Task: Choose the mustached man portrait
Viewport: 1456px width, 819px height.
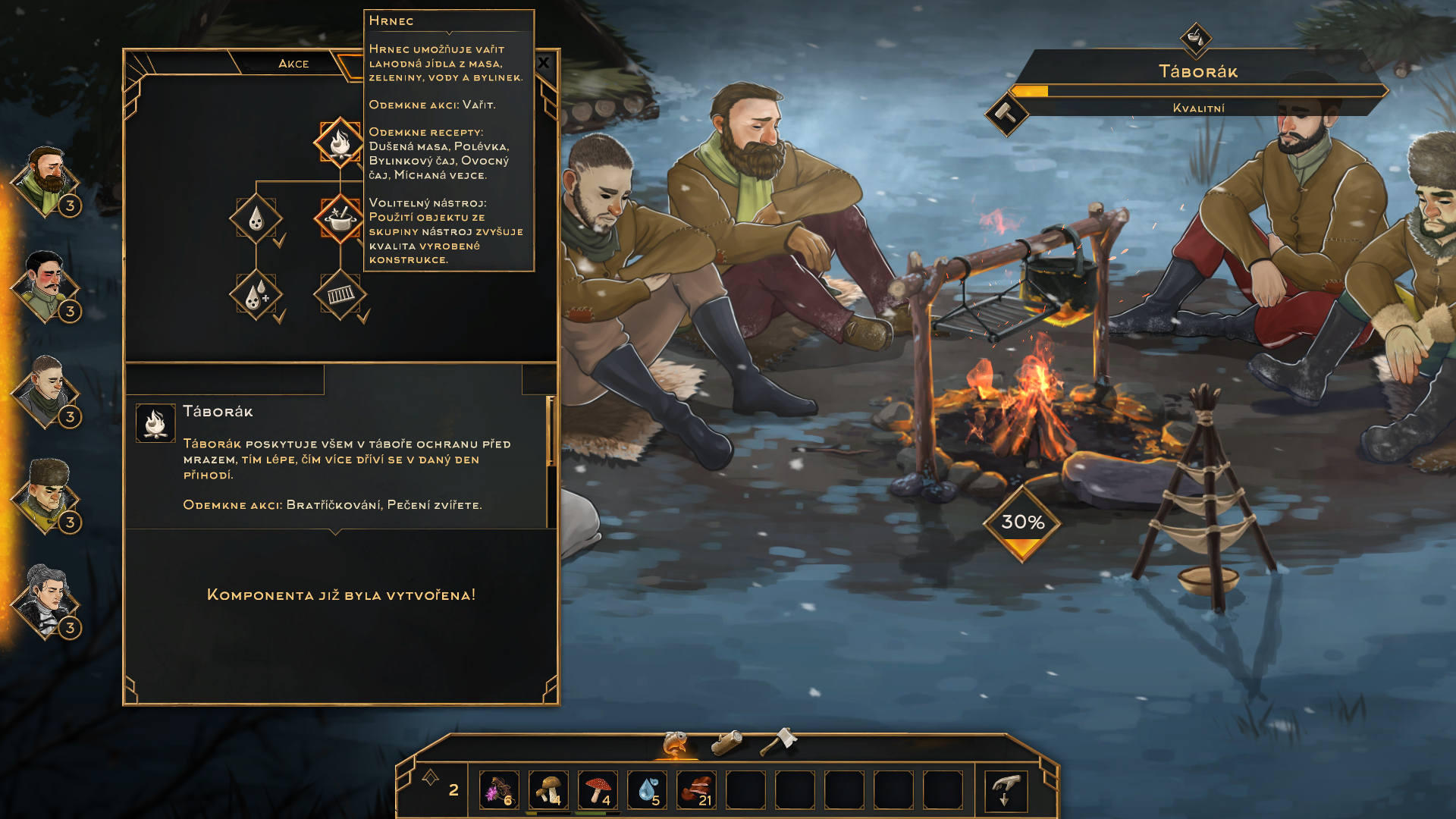Action: (45, 286)
